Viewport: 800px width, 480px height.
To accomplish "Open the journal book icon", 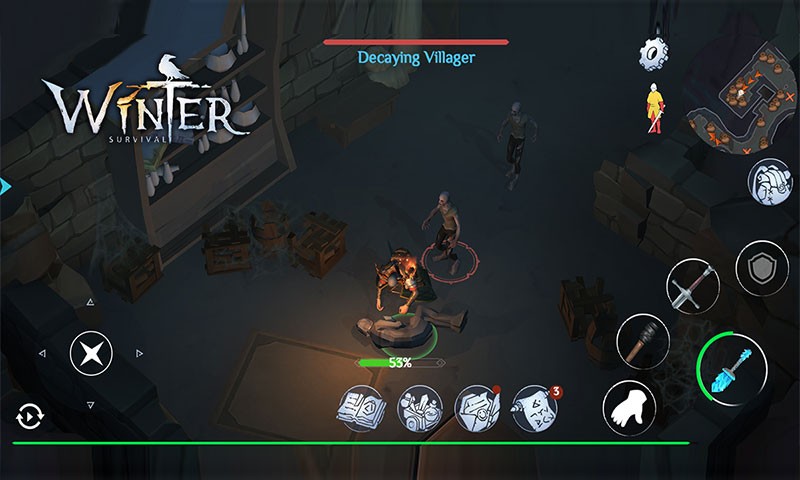I will [x=361, y=406].
